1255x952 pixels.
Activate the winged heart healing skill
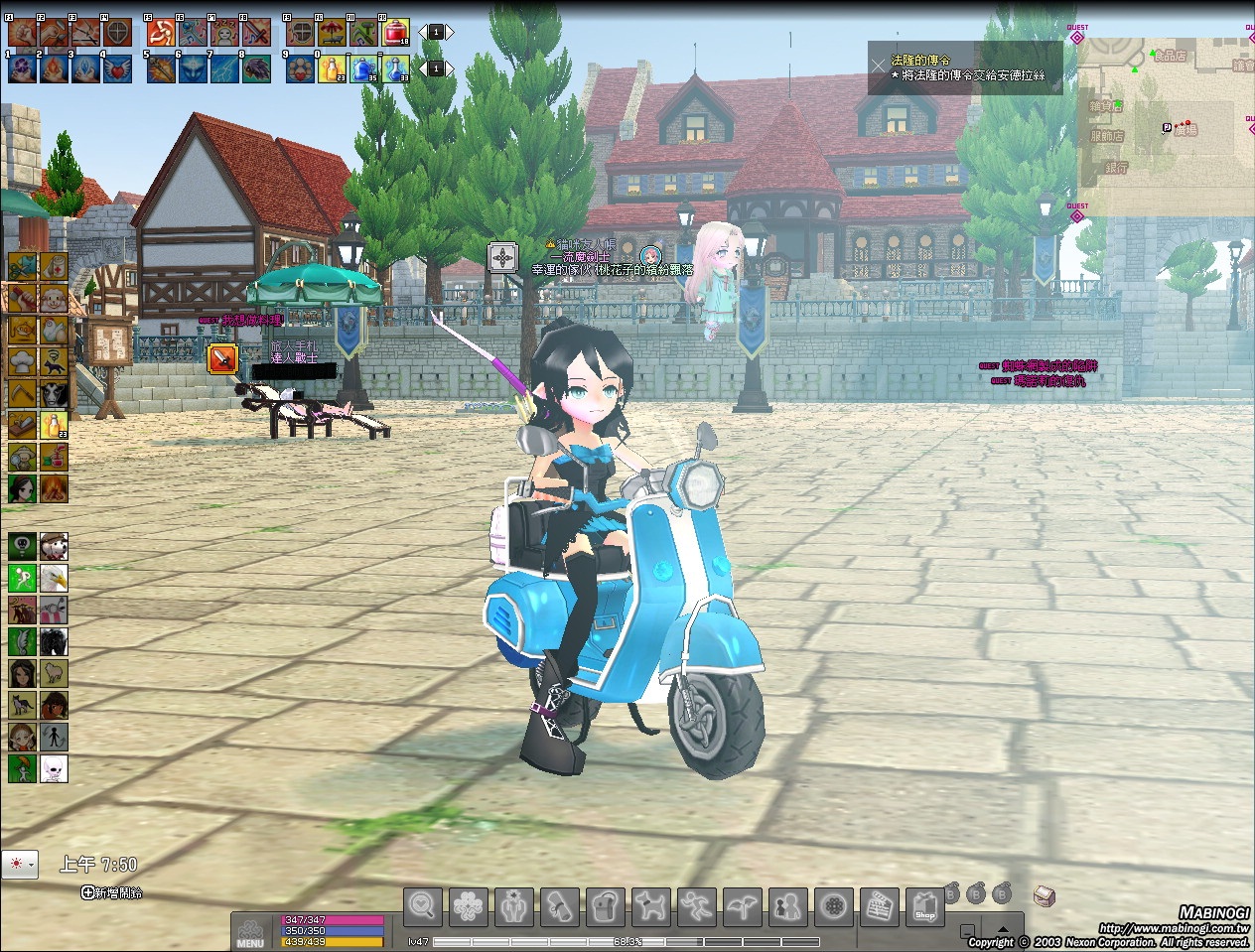pos(117,69)
